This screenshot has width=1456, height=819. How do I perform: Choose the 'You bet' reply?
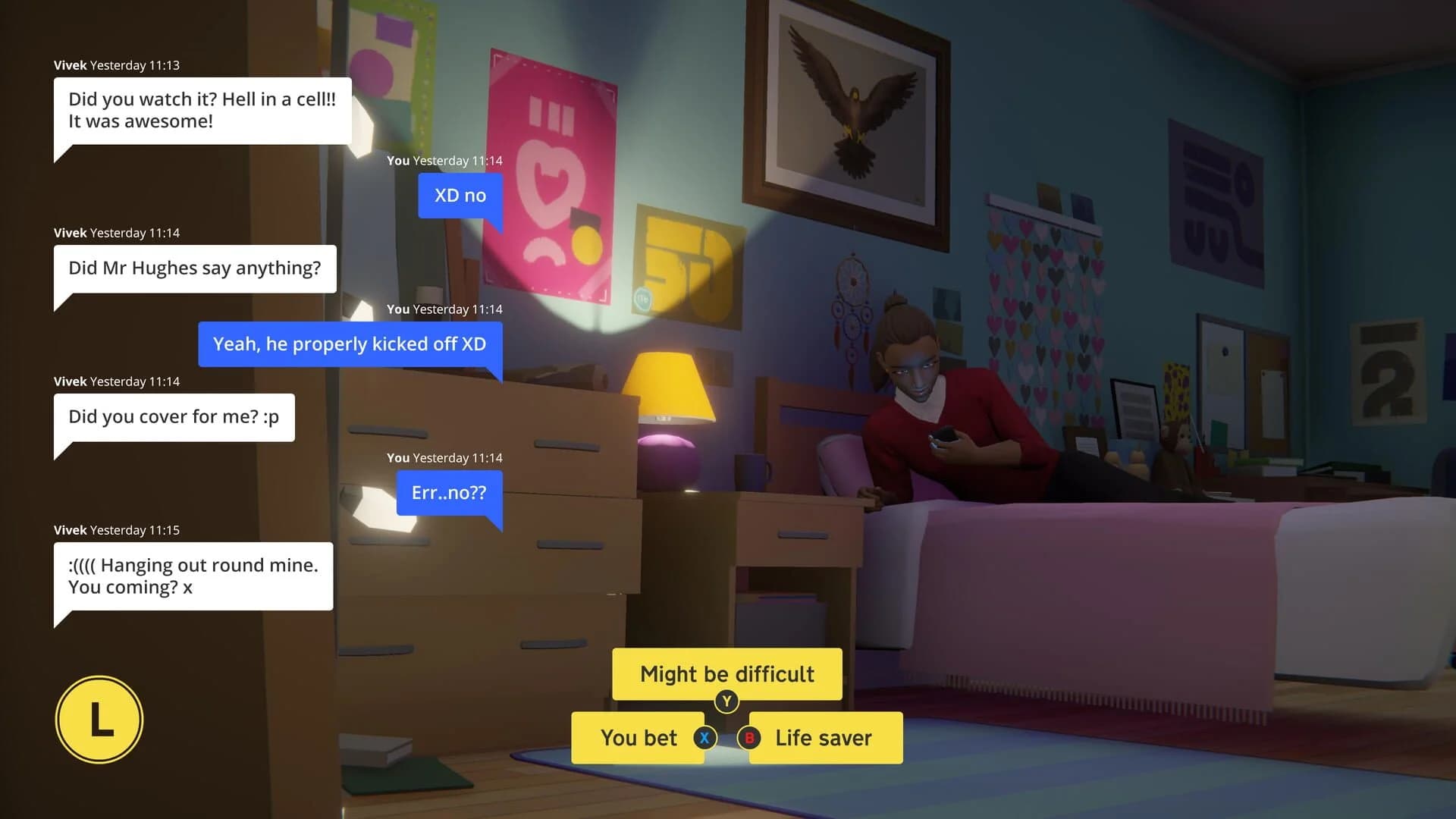click(x=639, y=737)
